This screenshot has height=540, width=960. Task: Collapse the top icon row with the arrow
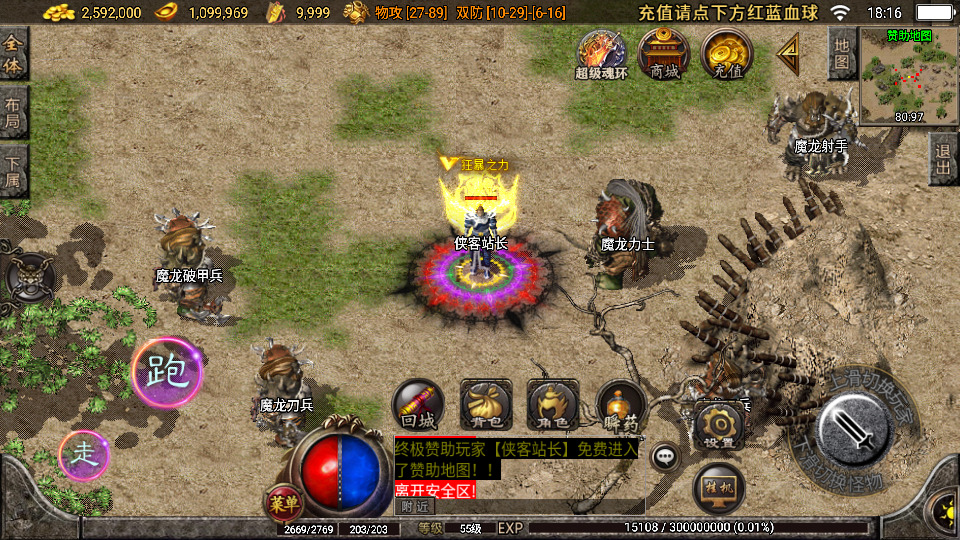tap(790, 51)
